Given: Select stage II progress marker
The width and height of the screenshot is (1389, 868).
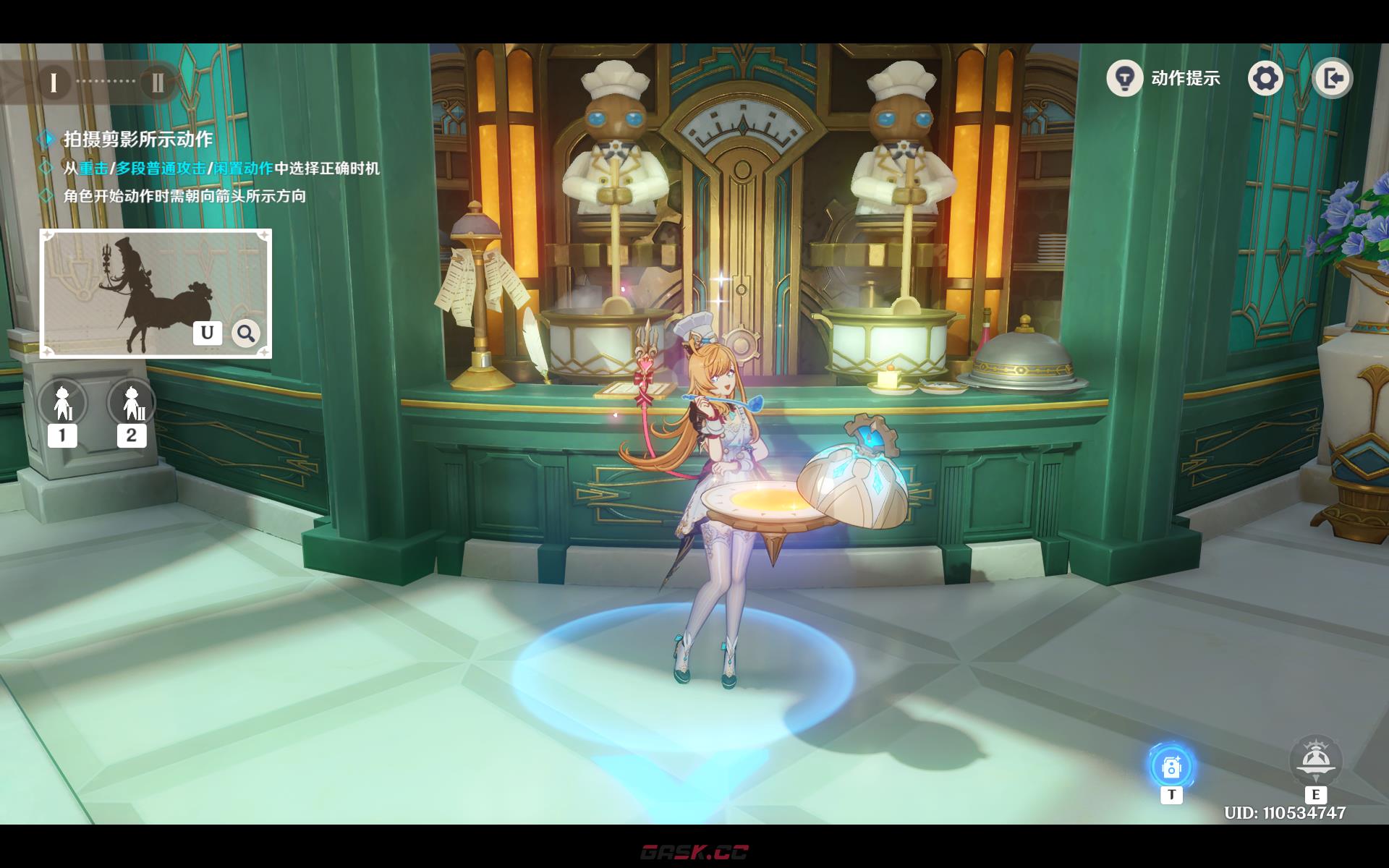Looking at the screenshot, I should (157, 82).
